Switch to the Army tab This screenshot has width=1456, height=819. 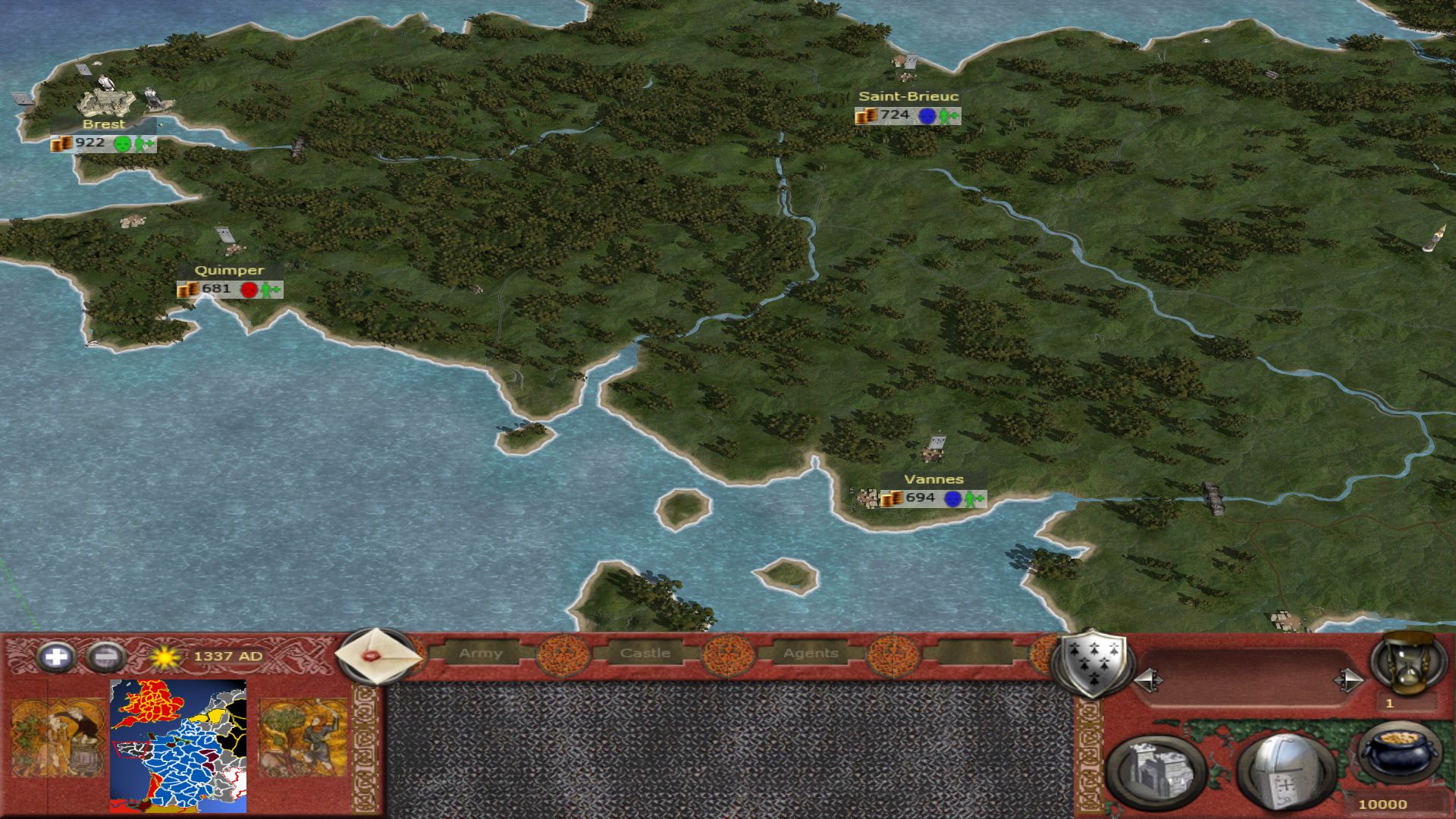[x=481, y=653]
